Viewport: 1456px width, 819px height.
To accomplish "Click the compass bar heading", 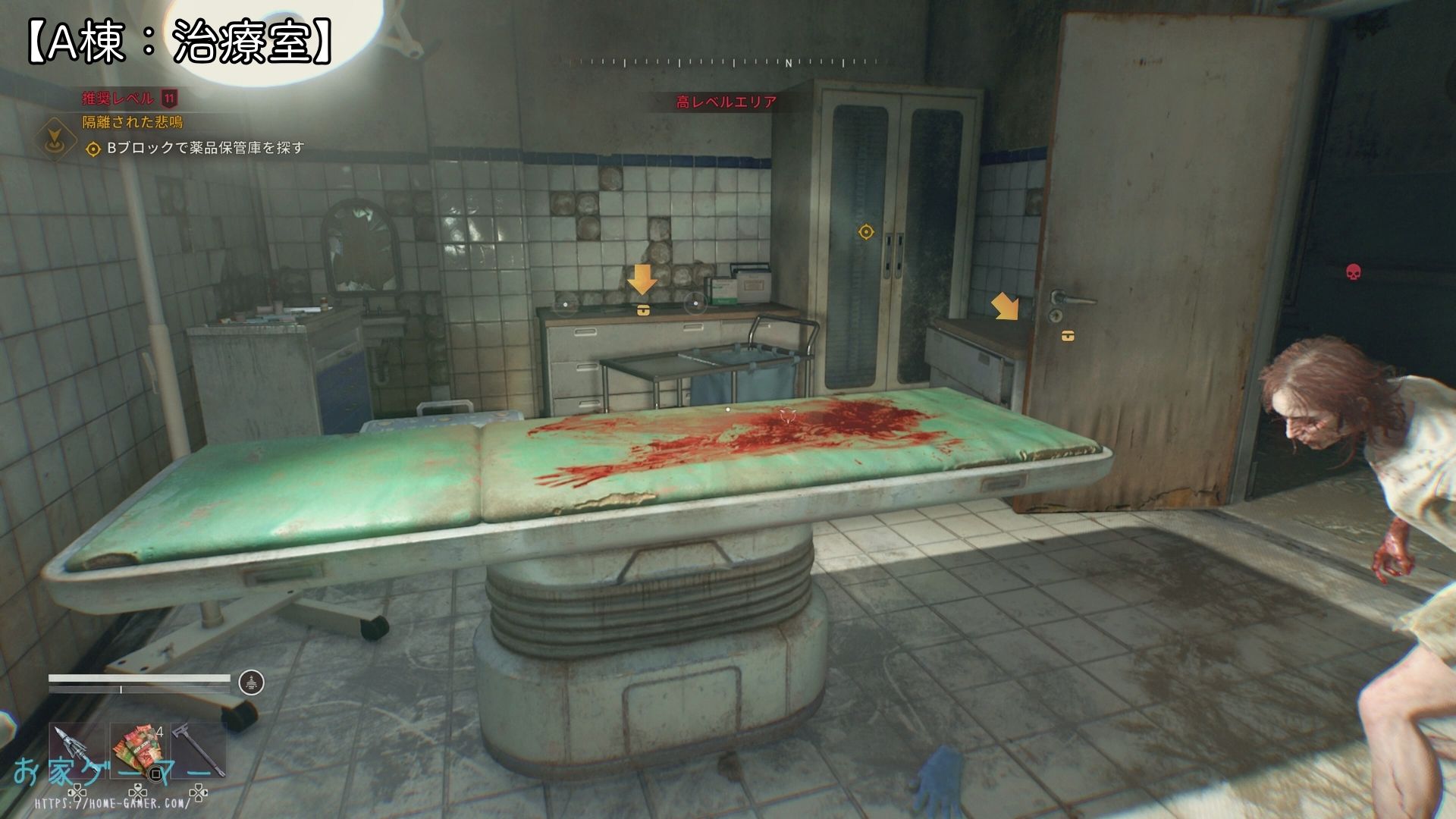I will click(726, 63).
